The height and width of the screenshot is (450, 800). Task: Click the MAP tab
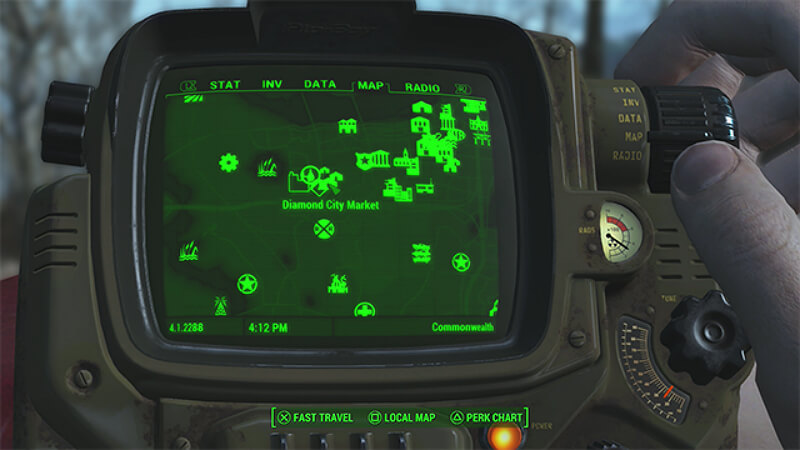point(370,86)
